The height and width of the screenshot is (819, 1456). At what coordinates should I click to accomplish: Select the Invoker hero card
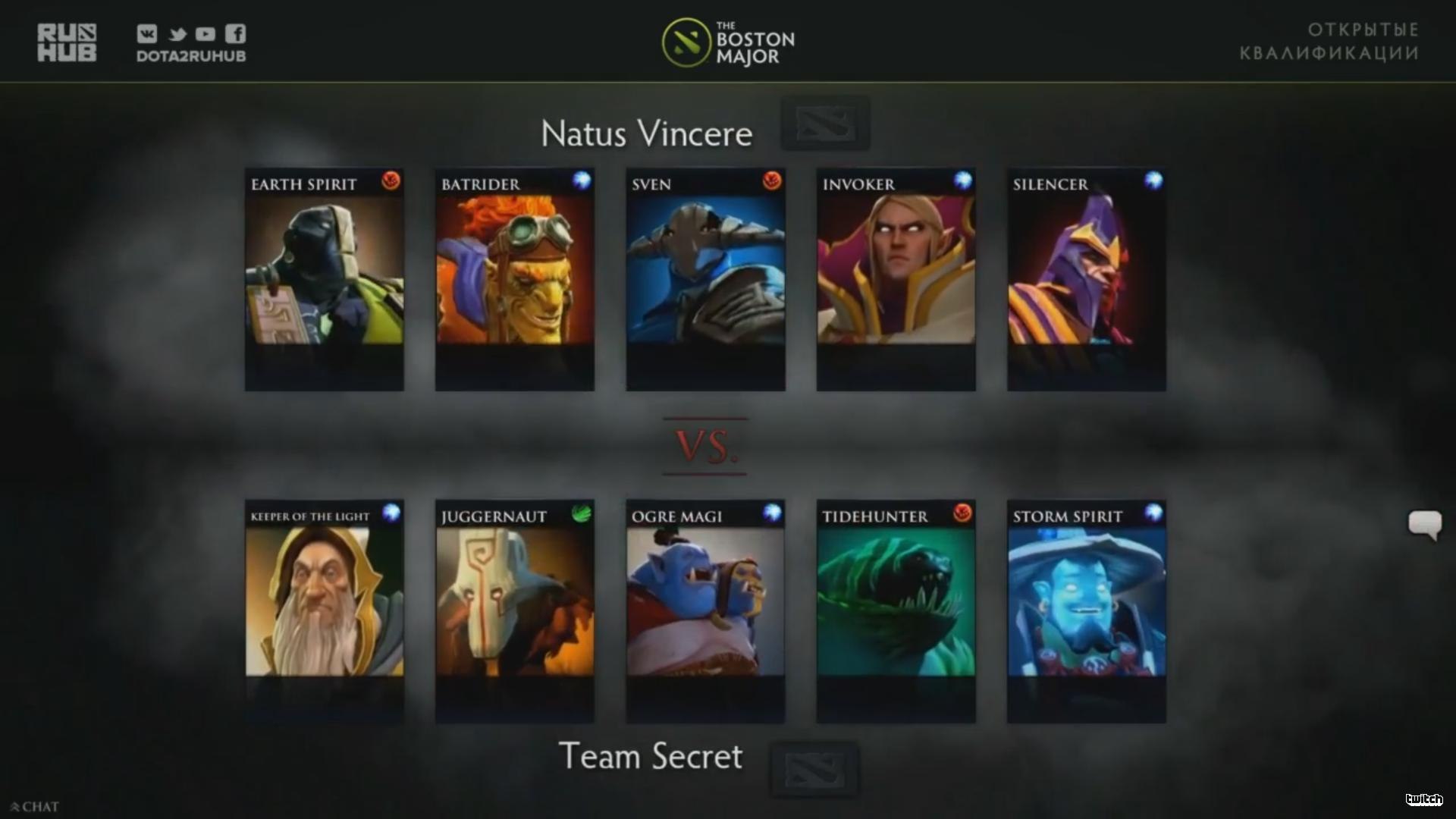[896, 279]
